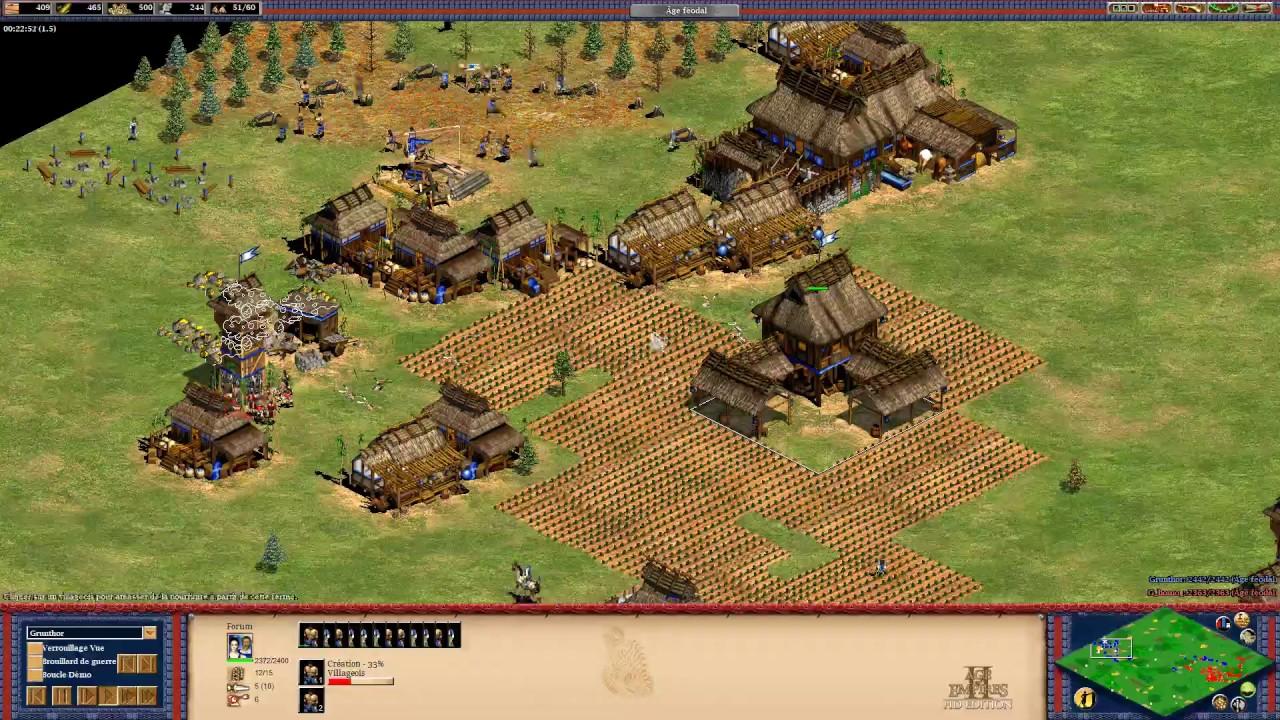Click the dropdown arrow next to Grunthor
Viewport: 1280px width, 720px height.
[x=149, y=632]
